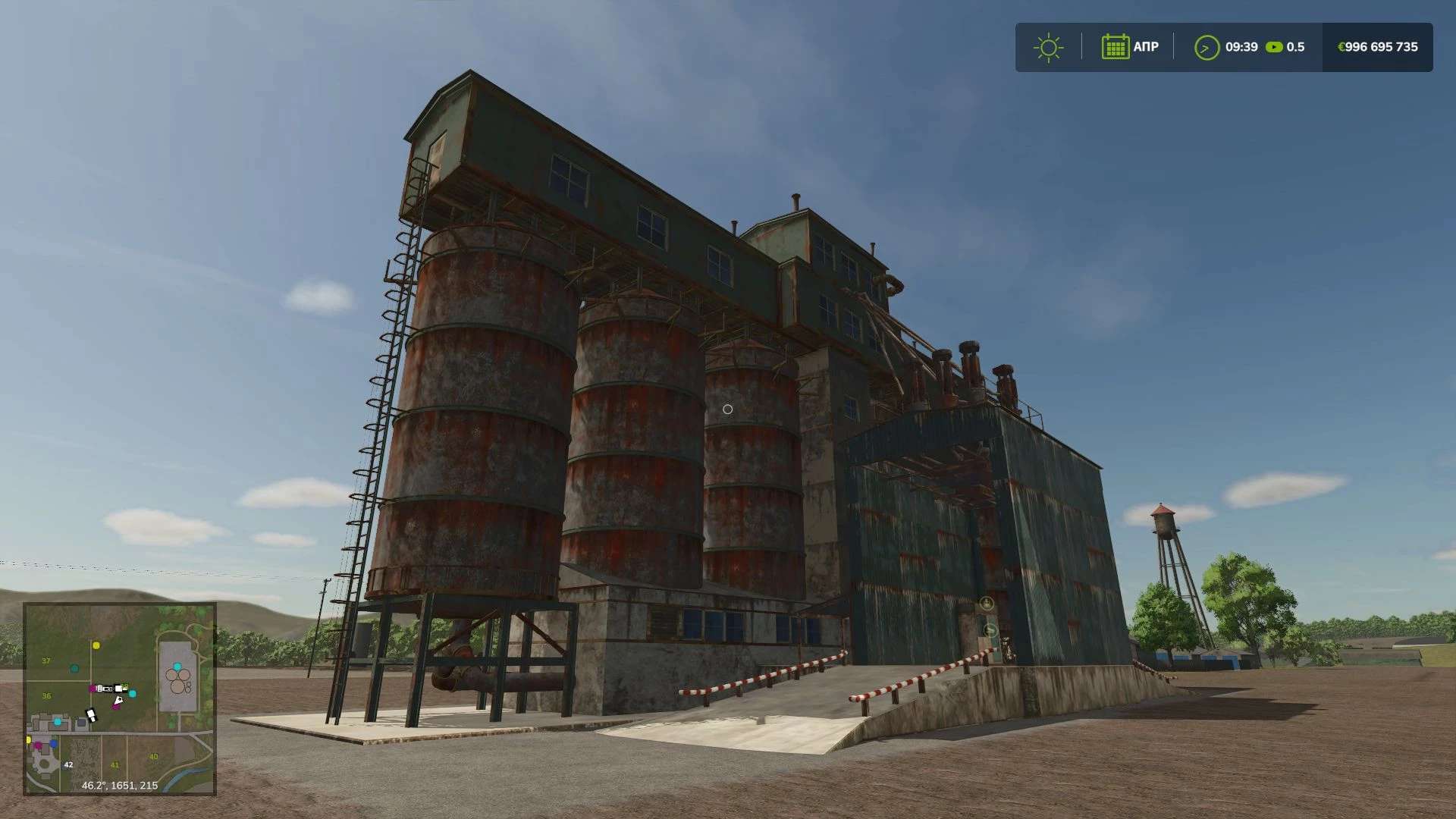
Task: Click the sun weather icon
Action: (1048, 47)
